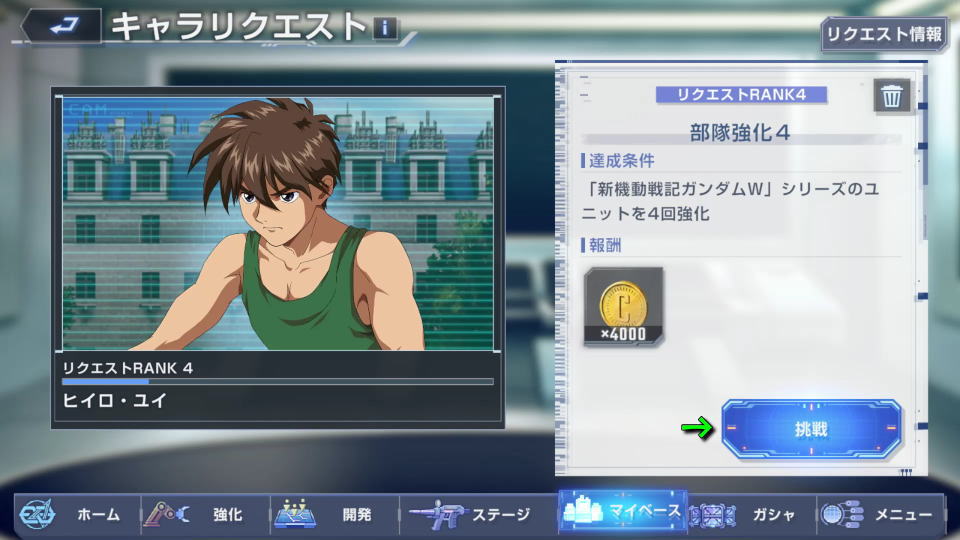
Task: Open the Character Request info icon
Action: (x=385, y=28)
